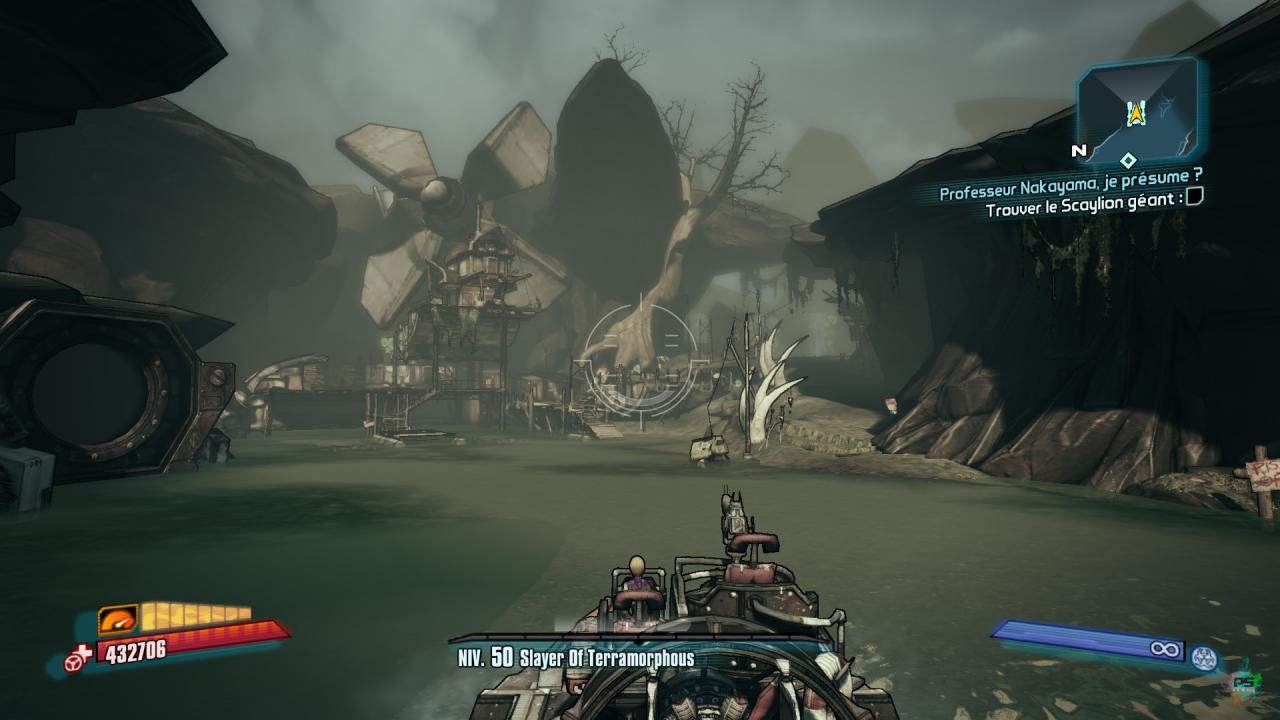
Task: Open the minimap in the corner
Action: (x=1137, y=111)
